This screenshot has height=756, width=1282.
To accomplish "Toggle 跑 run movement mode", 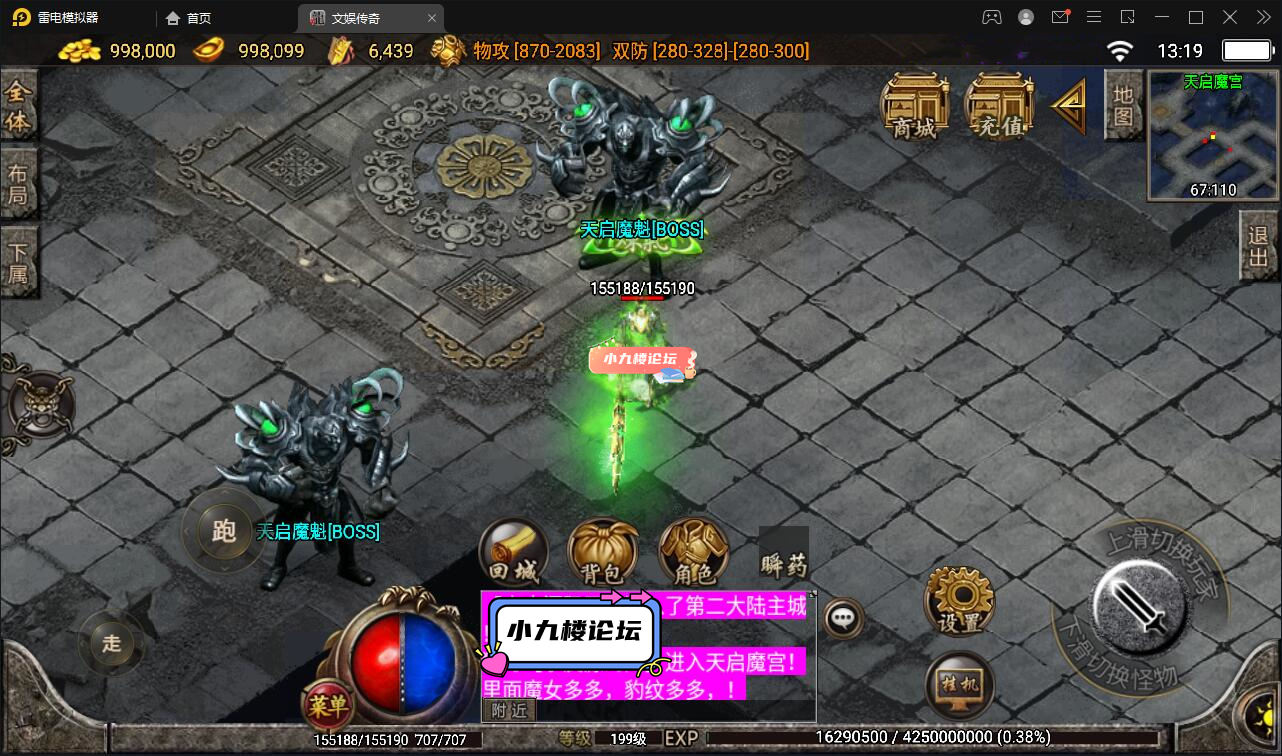I will tap(222, 533).
